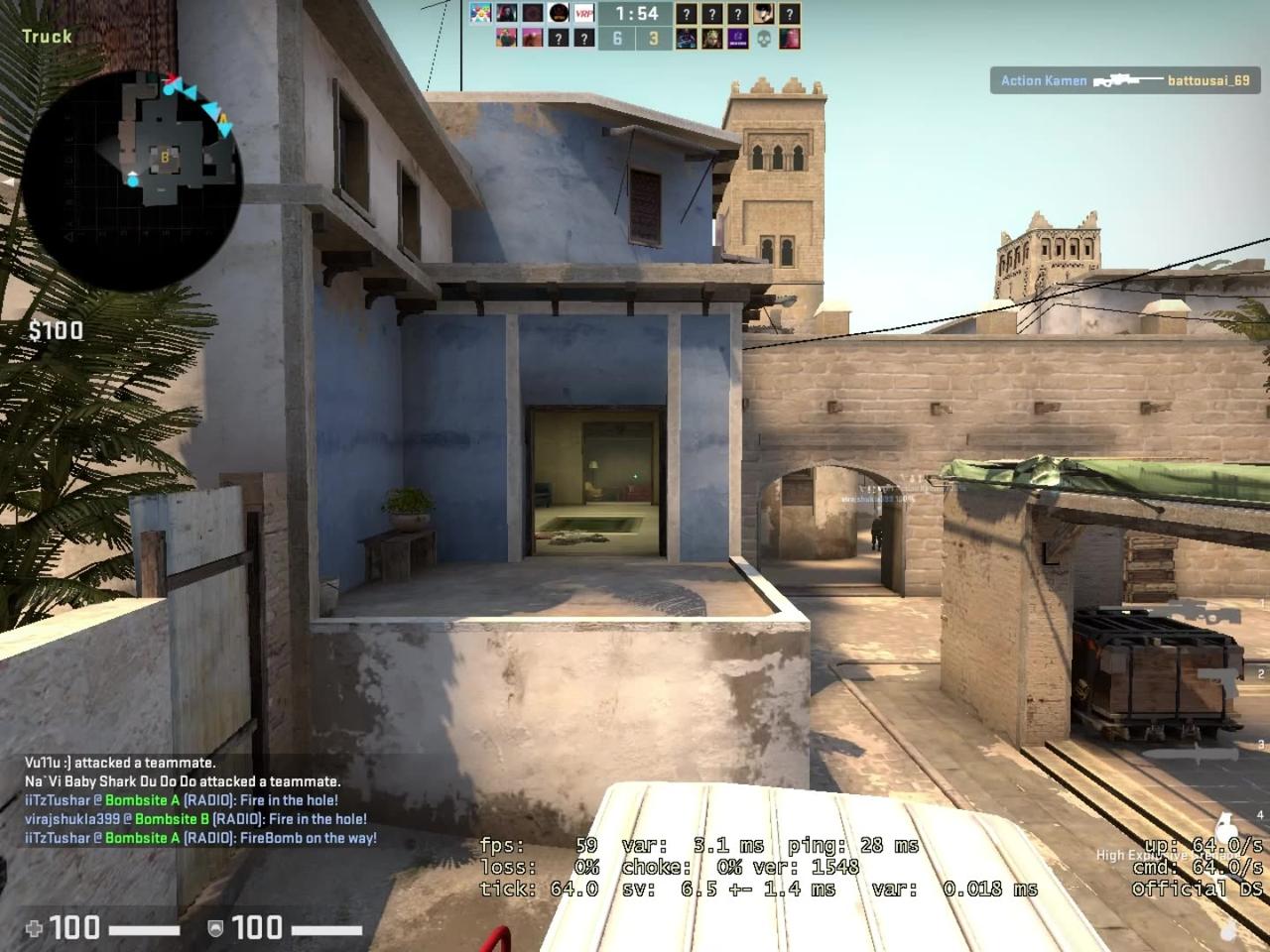
Task: Click the skull avatar of the dead CT
Action: pyautogui.click(x=765, y=38)
